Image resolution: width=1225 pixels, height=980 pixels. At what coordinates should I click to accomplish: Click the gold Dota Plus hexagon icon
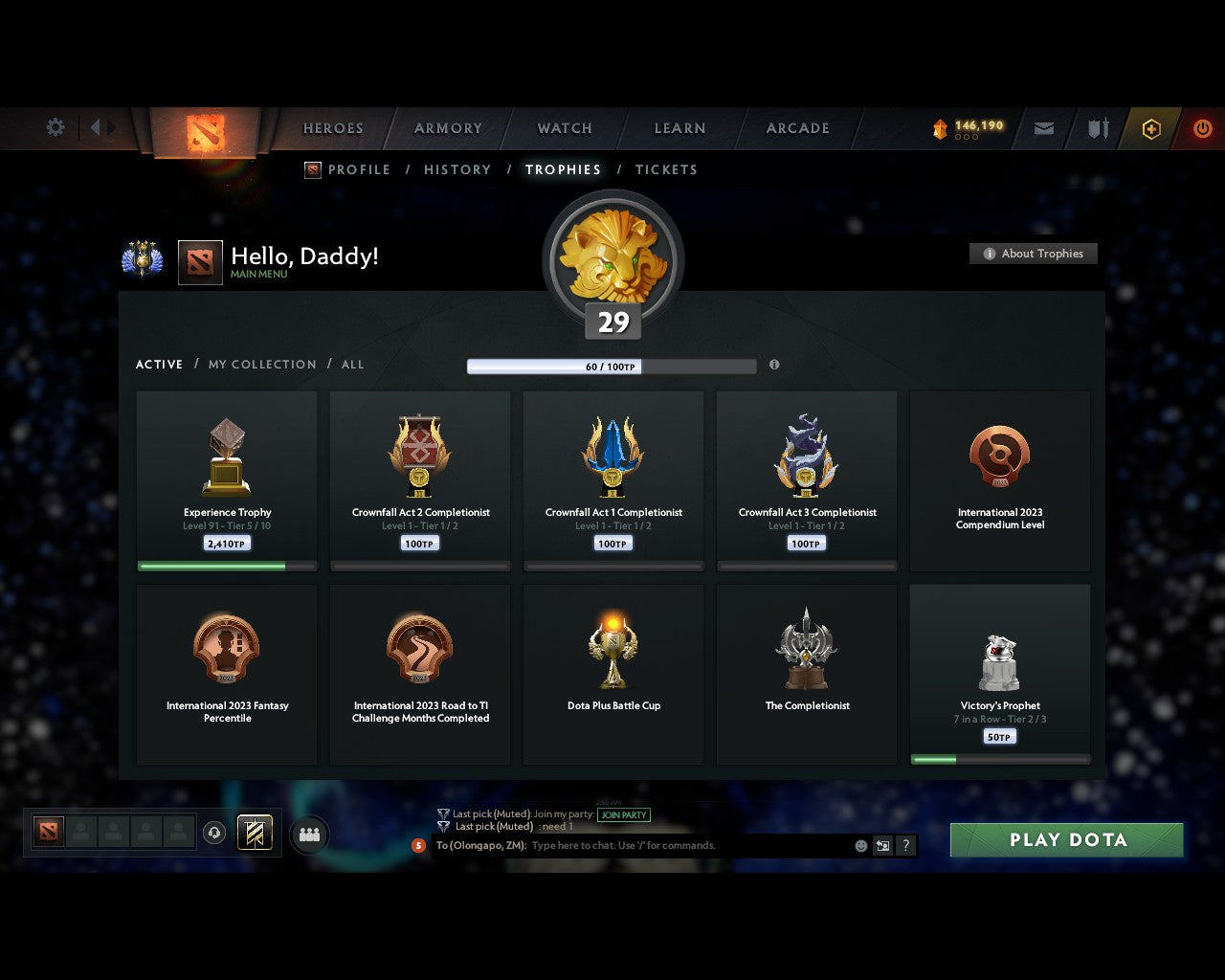click(x=1150, y=128)
